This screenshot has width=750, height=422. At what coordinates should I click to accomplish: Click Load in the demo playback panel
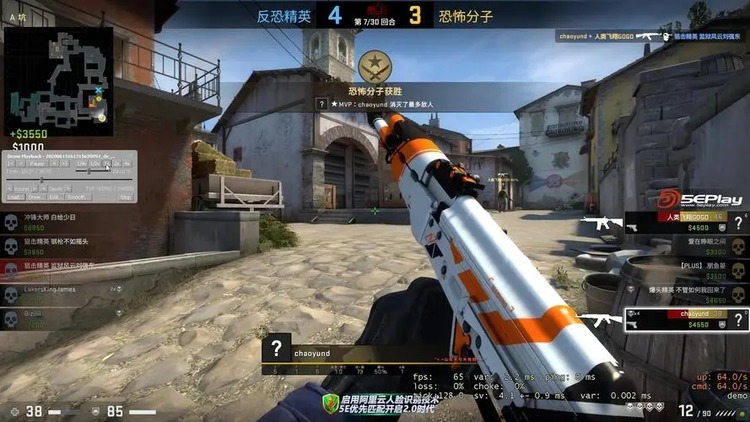click(18, 197)
